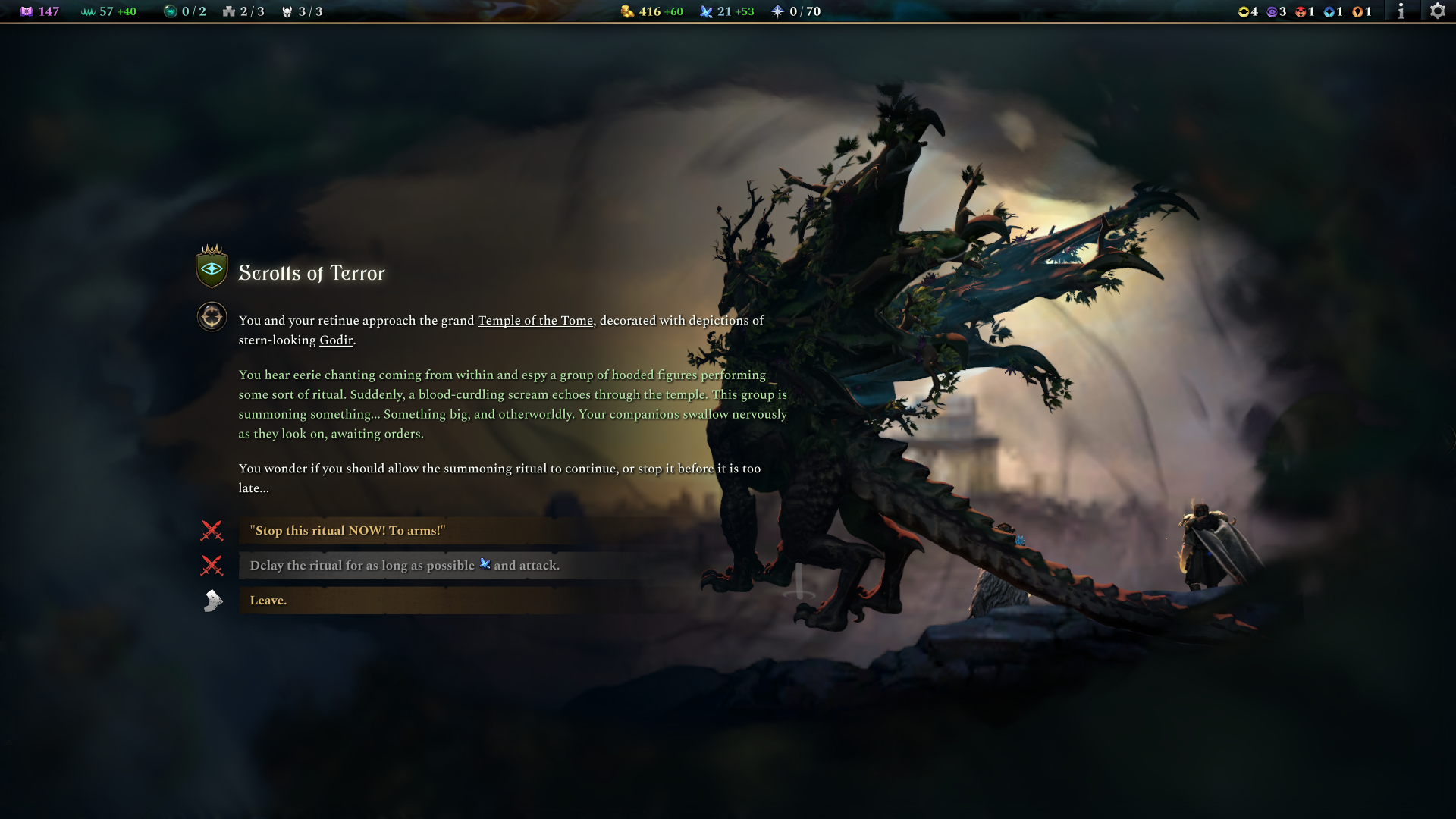Click the green knowledge income icon

(x=86, y=11)
